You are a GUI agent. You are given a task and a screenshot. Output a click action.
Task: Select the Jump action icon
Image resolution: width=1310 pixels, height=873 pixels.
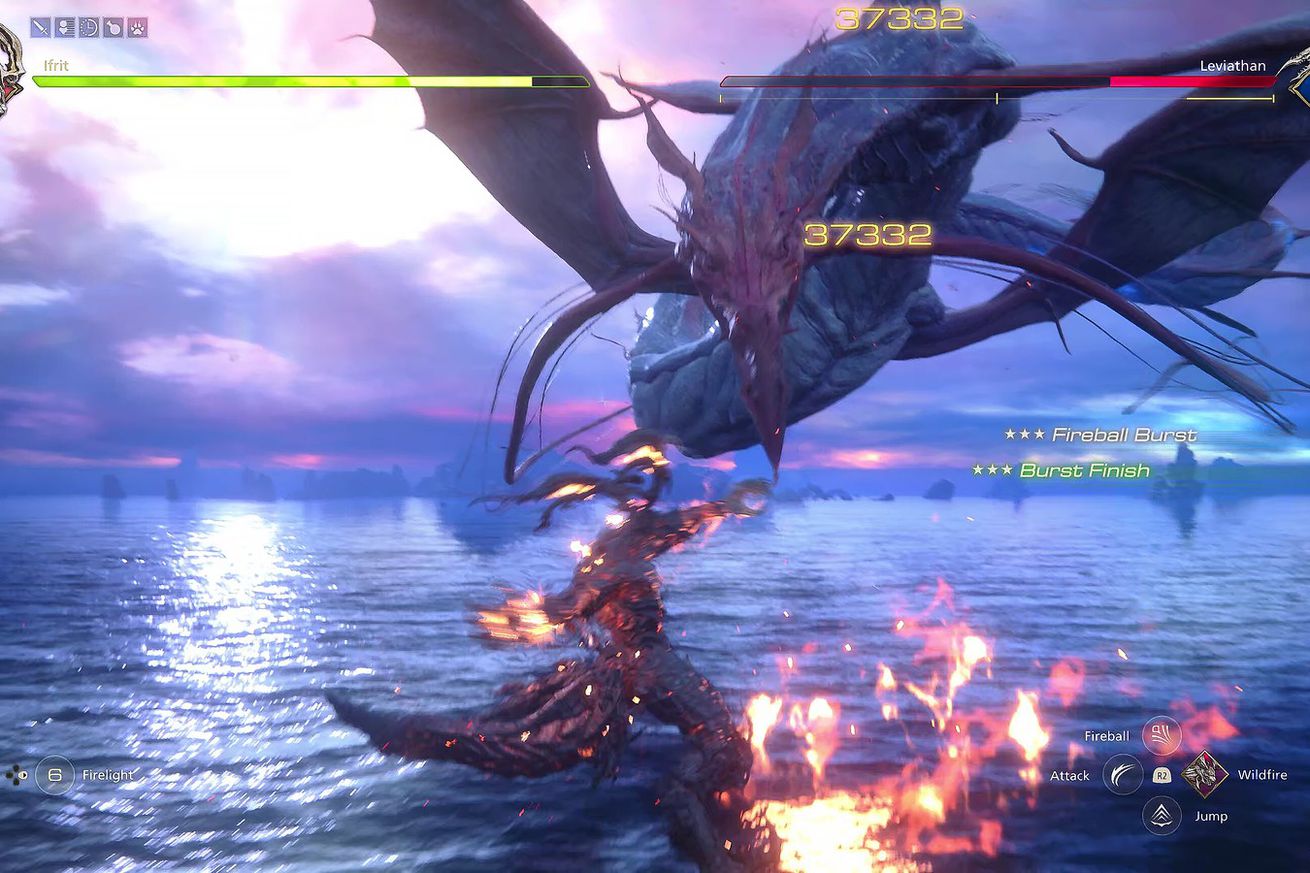[1161, 815]
